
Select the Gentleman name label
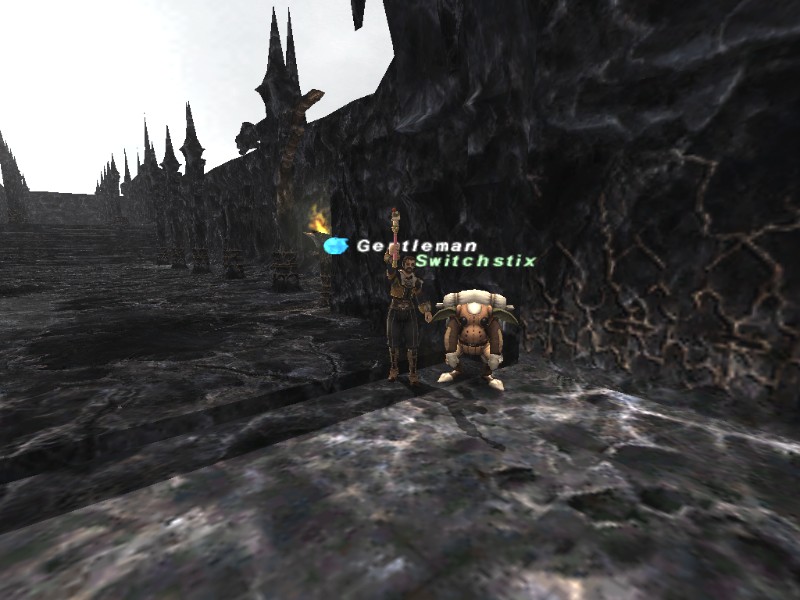point(417,246)
